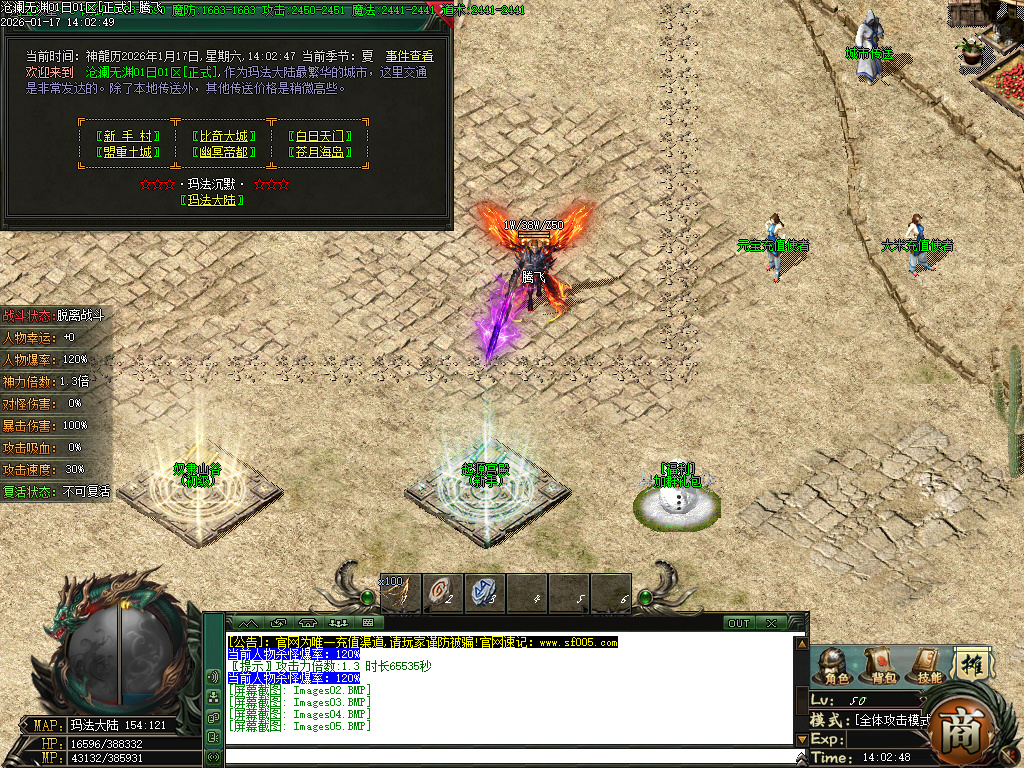1024x768 pixels.
Task: Choose the 比奇大城 teleport link
Action: 220,136
